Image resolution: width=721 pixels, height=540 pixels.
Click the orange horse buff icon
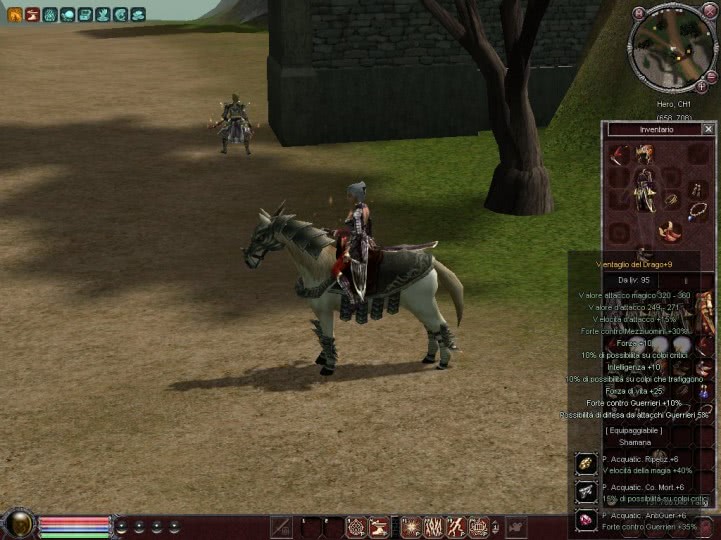pyautogui.click(x=14, y=14)
